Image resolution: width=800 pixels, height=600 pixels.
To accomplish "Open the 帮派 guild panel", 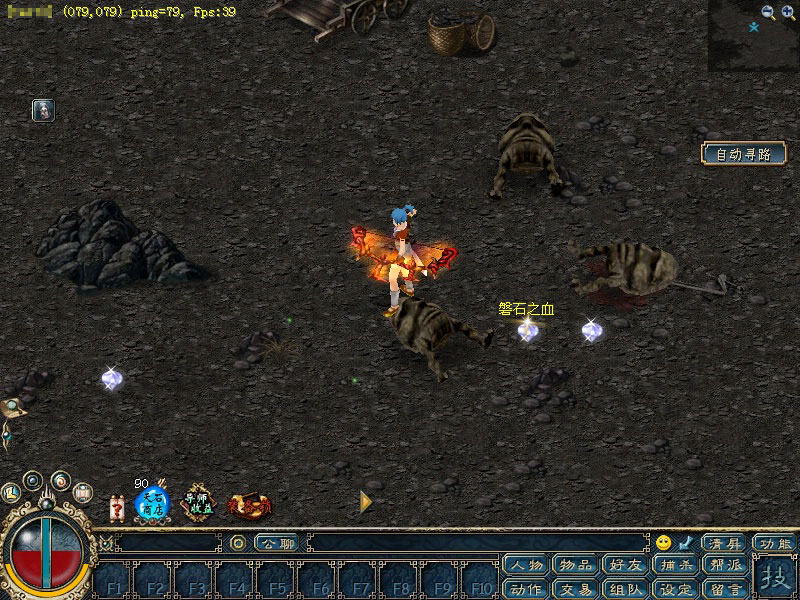I will [726, 566].
